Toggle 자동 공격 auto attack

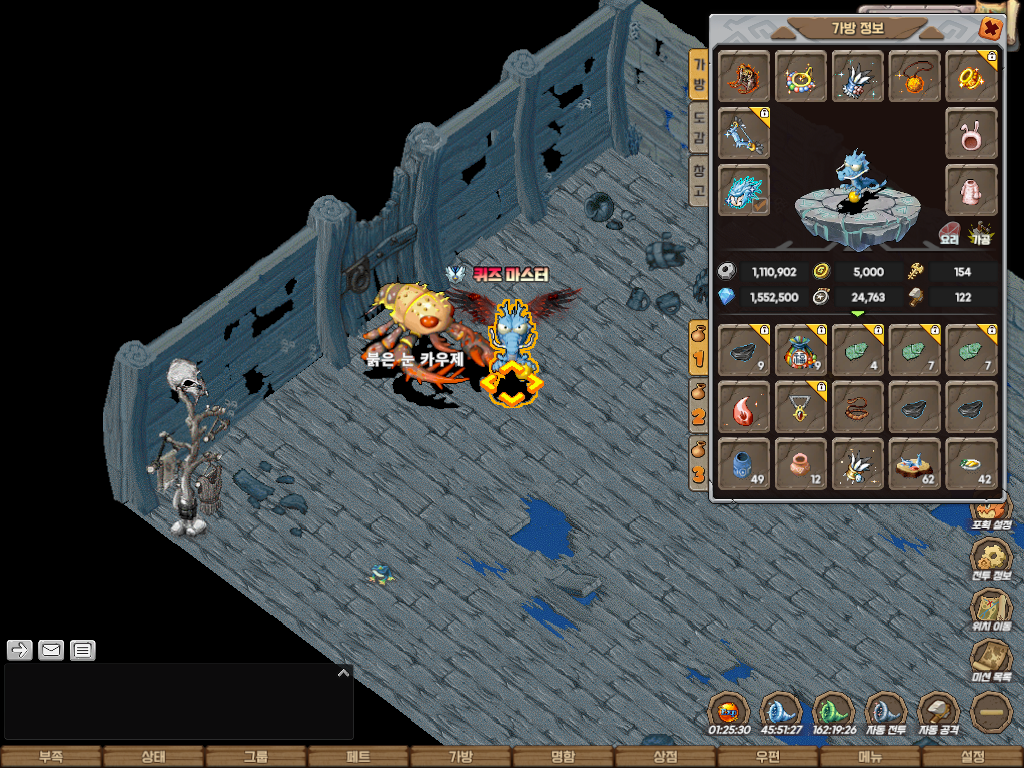[938, 712]
